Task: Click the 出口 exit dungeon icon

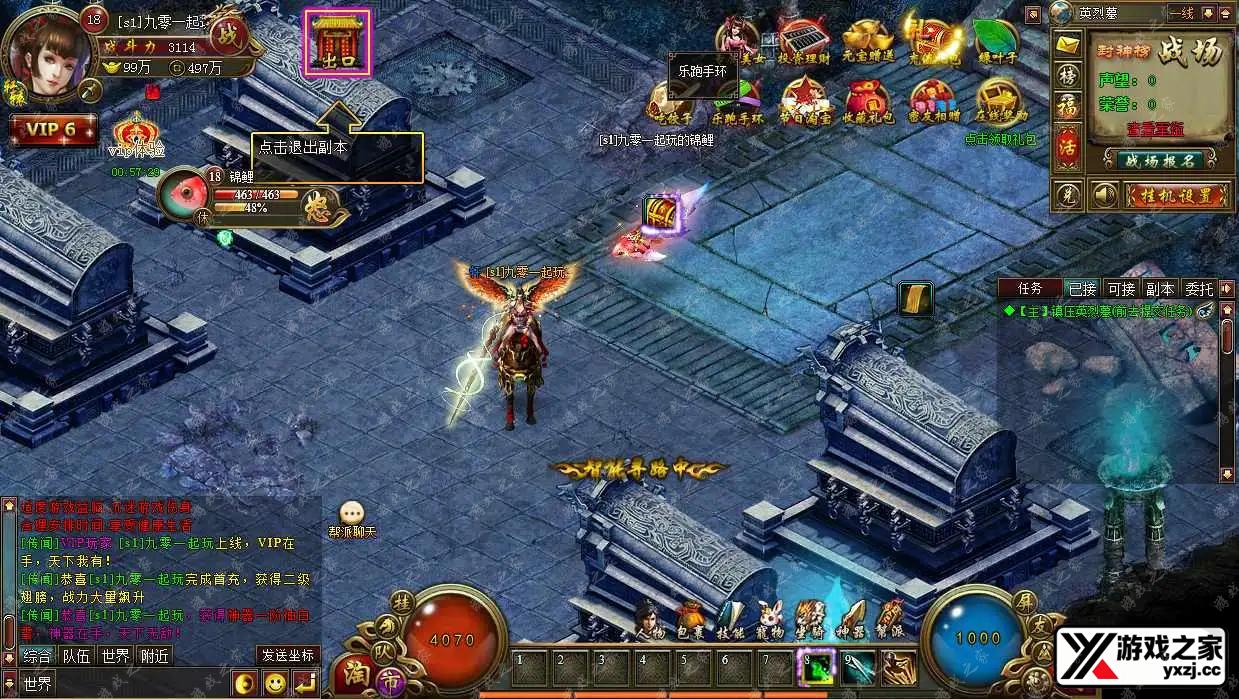Action: pyautogui.click(x=337, y=44)
